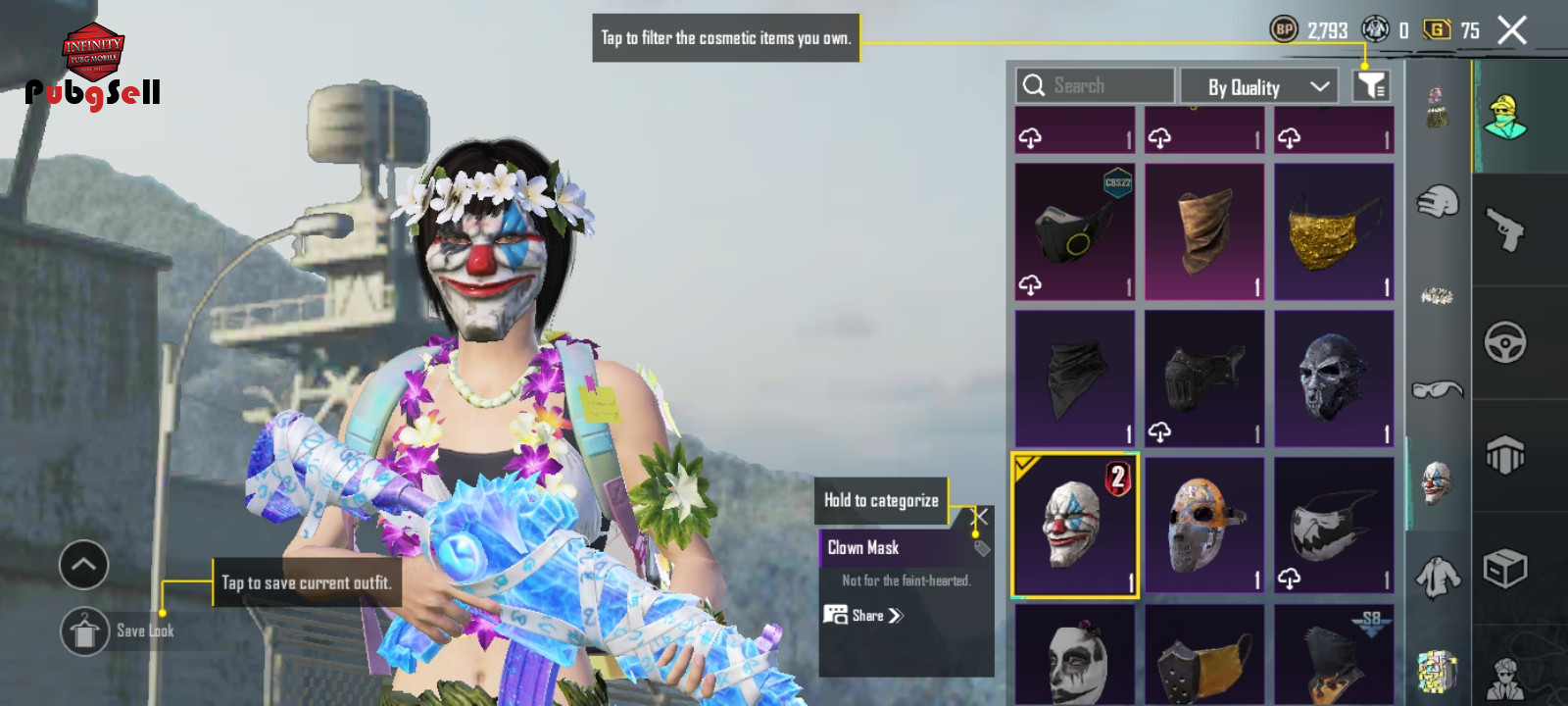Select the equipped Clown Mask item

point(1074,525)
